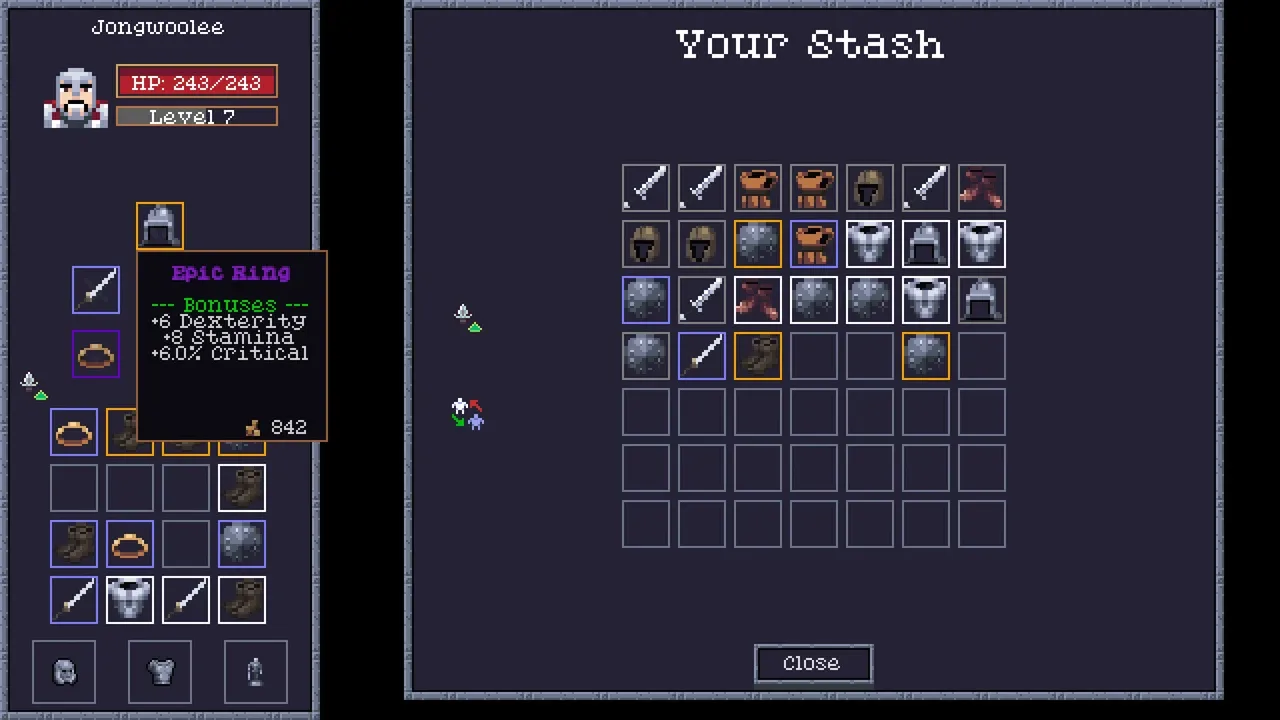Select the white-bordered steel helmet in stash
This screenshot has width=1280, height=720.
[926, 244]
